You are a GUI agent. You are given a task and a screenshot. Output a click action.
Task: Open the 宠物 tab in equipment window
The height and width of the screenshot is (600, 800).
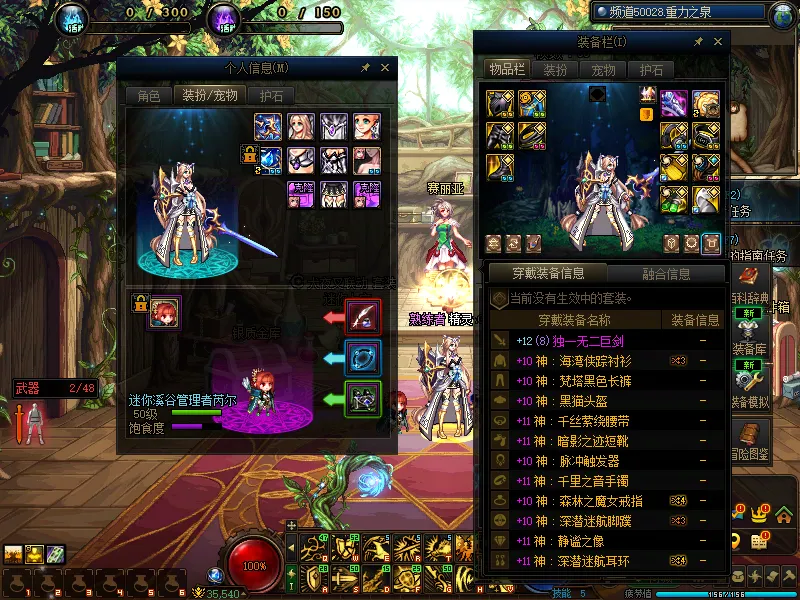click(x=603, y=69)
